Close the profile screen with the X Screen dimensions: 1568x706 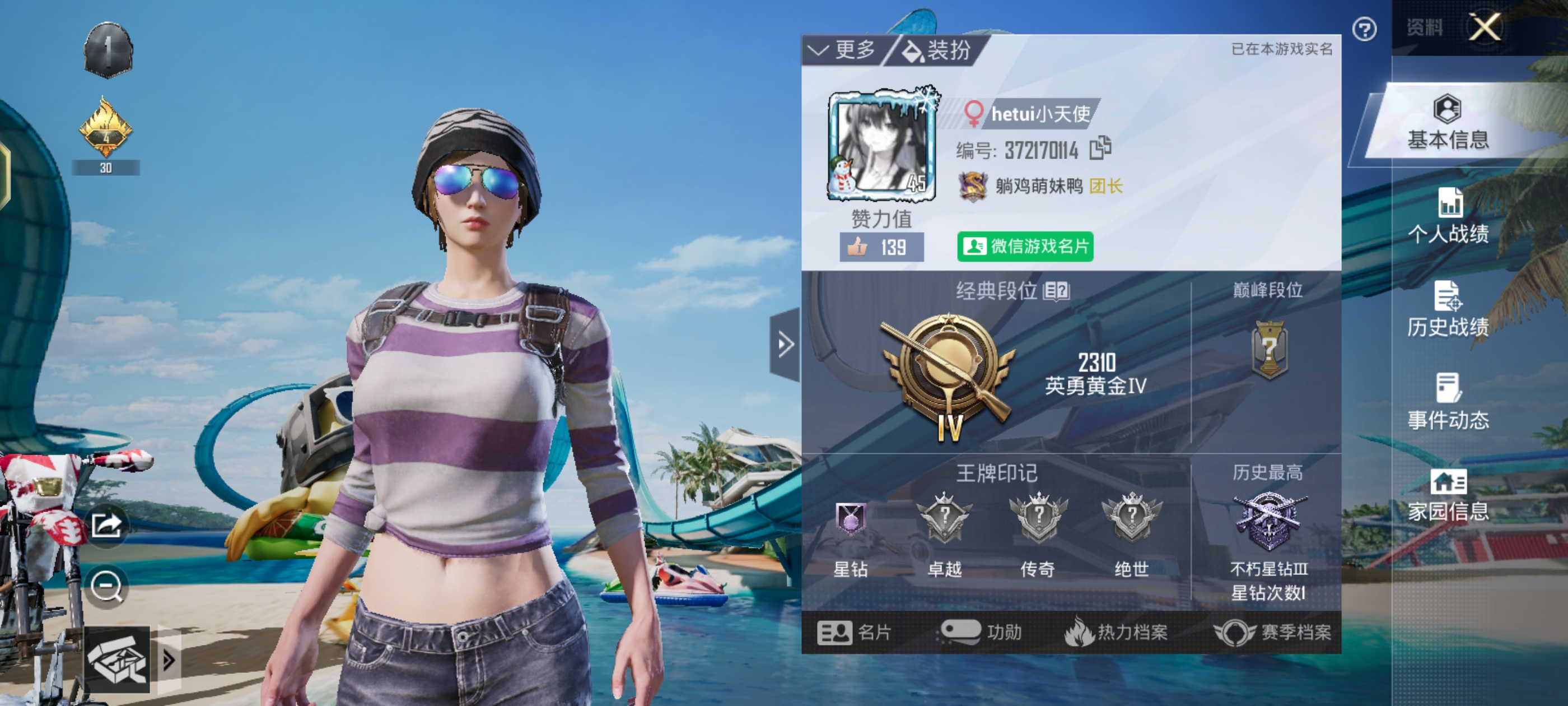pyautogui.click(x=1484, y=27)
